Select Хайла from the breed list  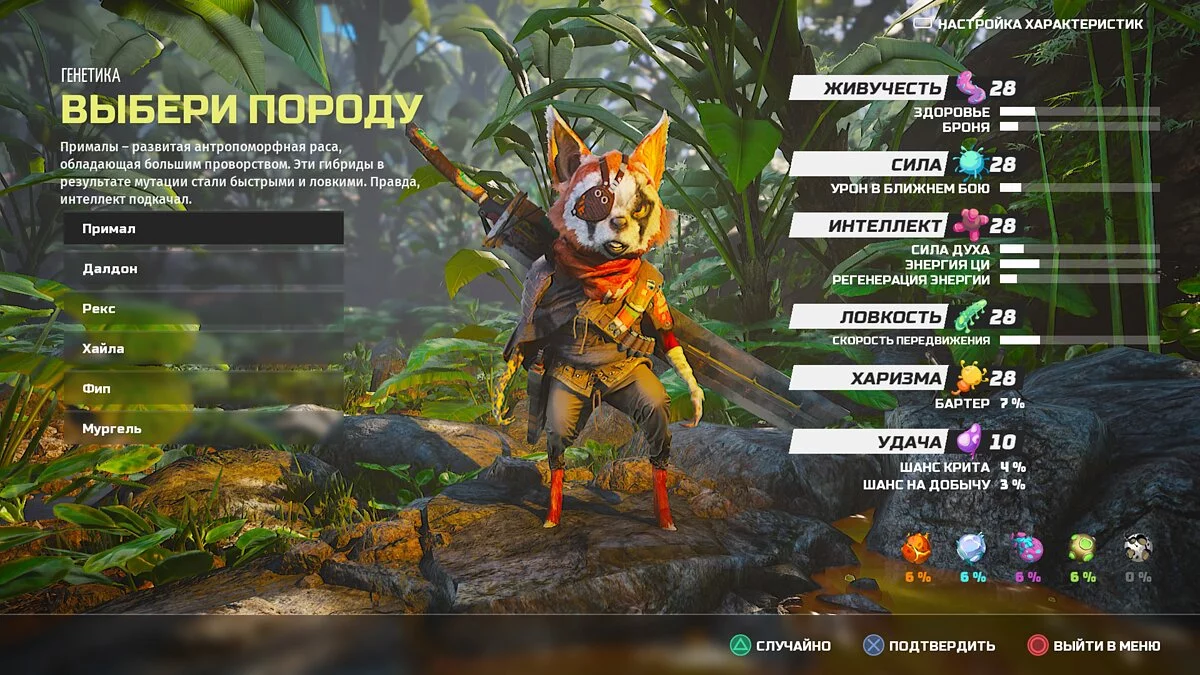click(203, 349)
